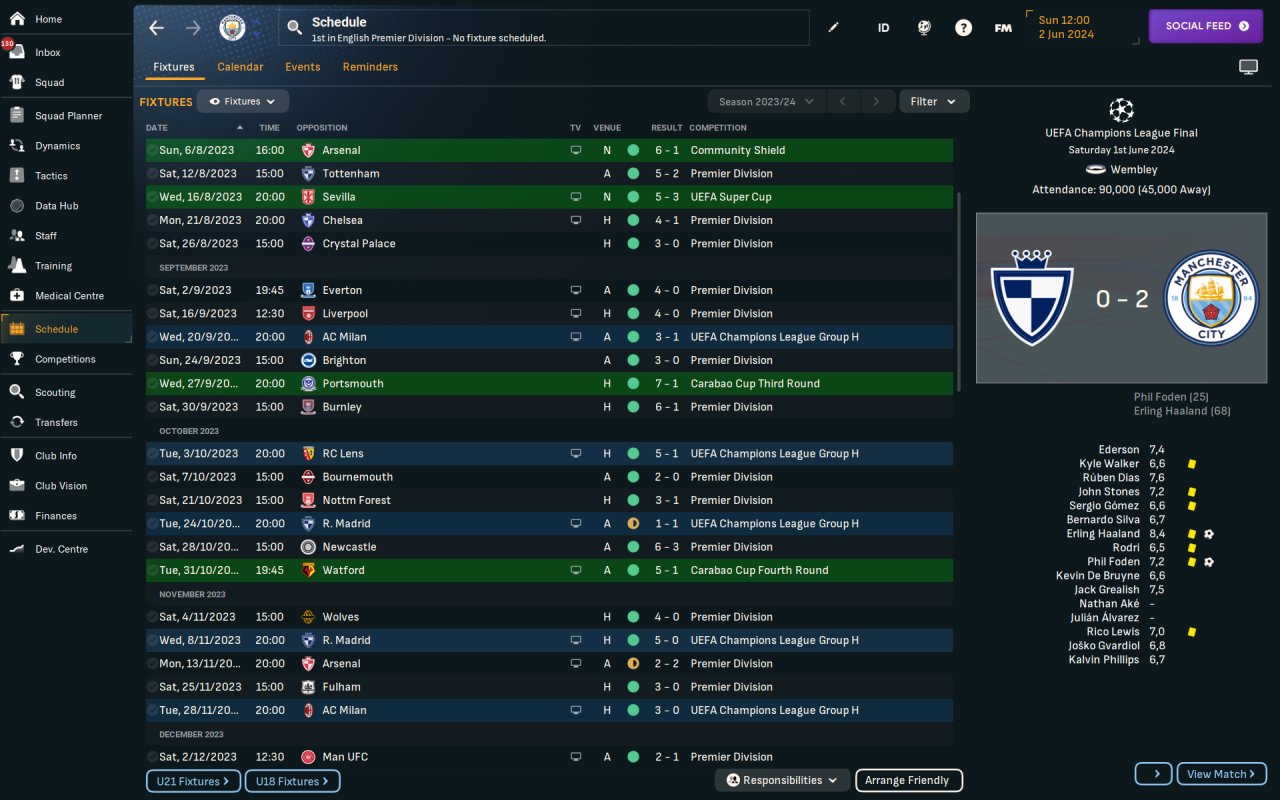The height and width of the screenshot is (800, 1280).
Task: Click the Social Feed button
Action: point(1206,26)
